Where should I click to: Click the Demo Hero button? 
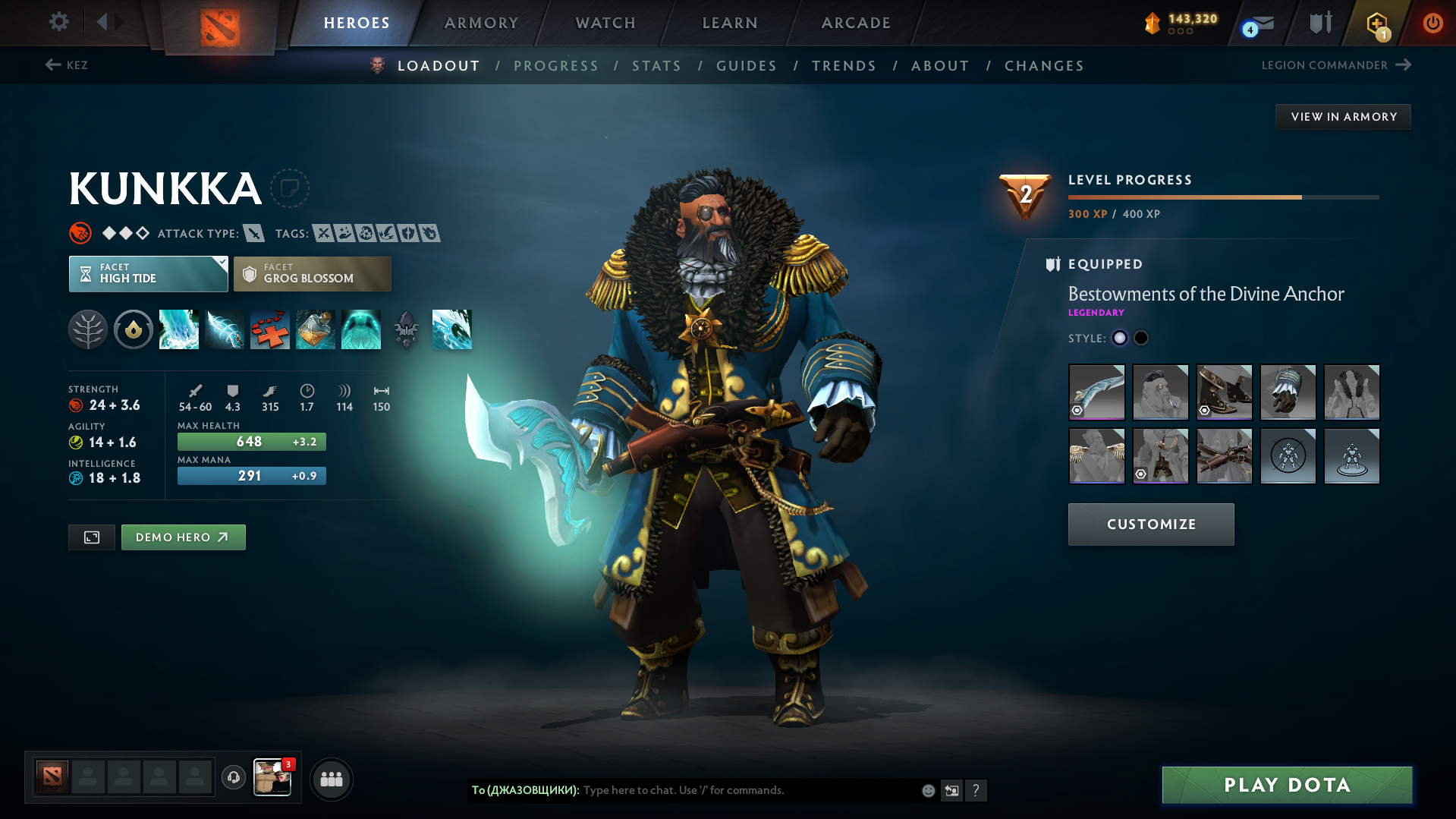(183, 537)
